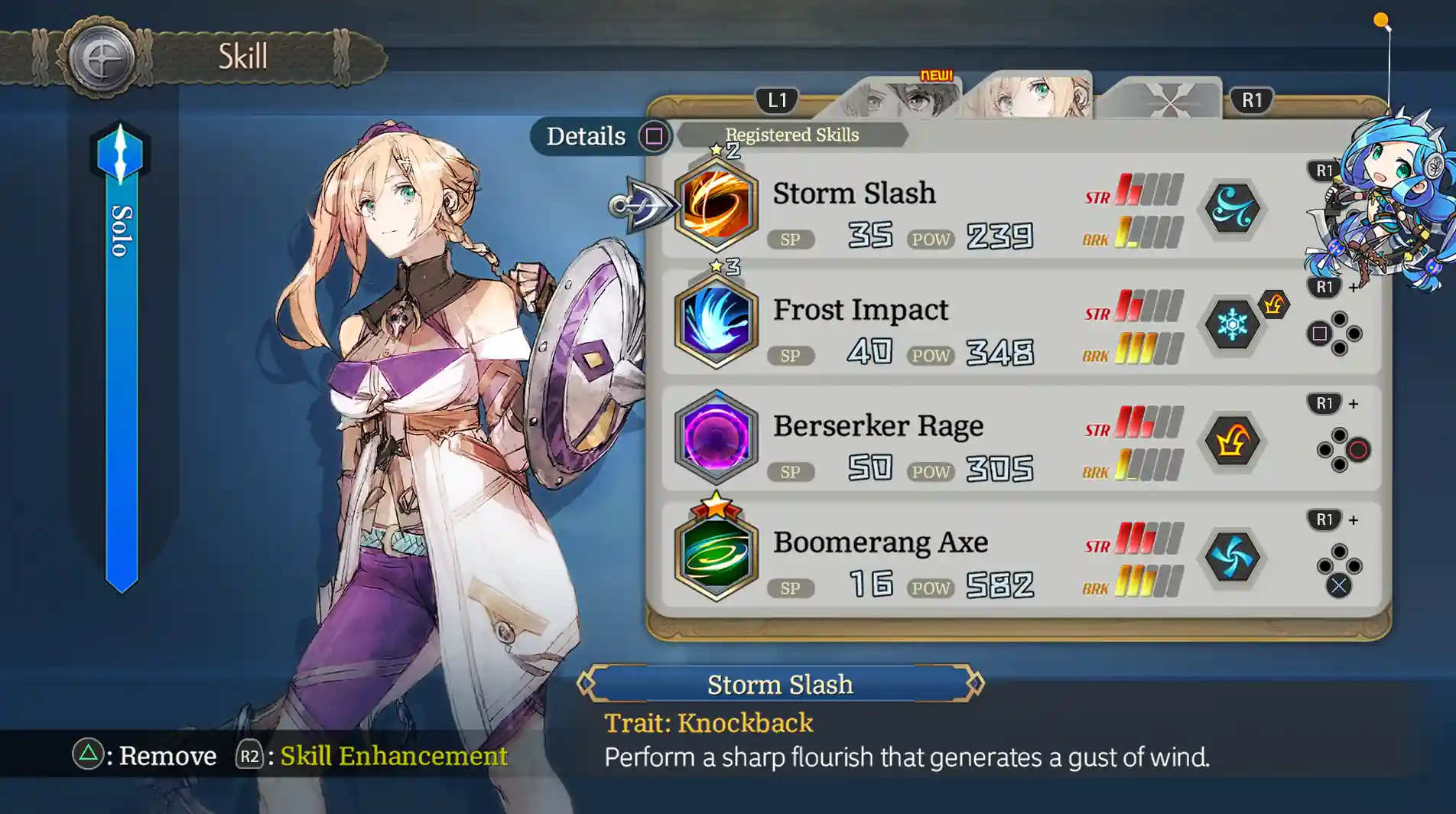This screenshot has width=1456, height=814.
Task: Select the Solo blue gauge banner
Action: tap(121, 360)
